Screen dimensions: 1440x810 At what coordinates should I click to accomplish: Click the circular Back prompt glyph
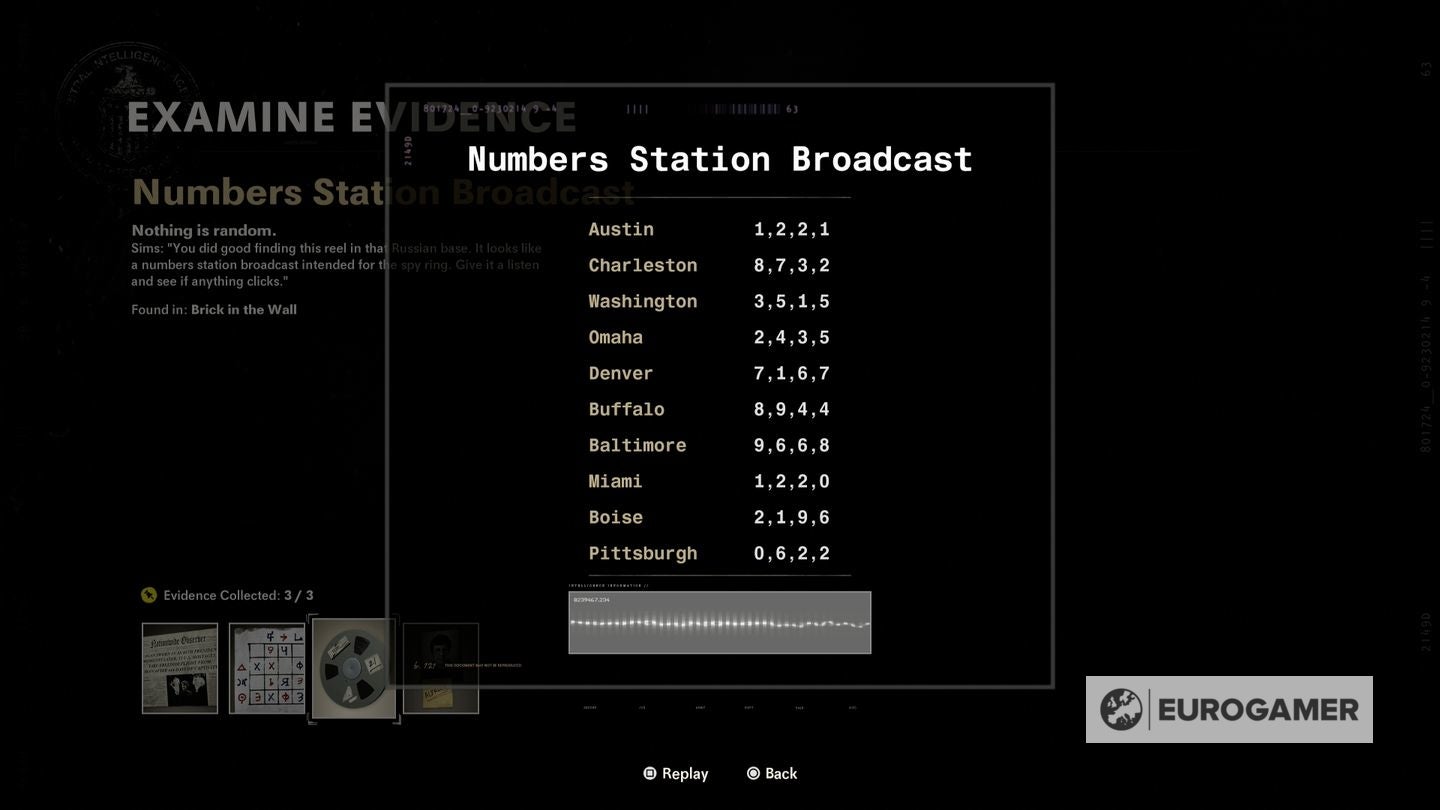pyautogui.click(x=752, y=773)
